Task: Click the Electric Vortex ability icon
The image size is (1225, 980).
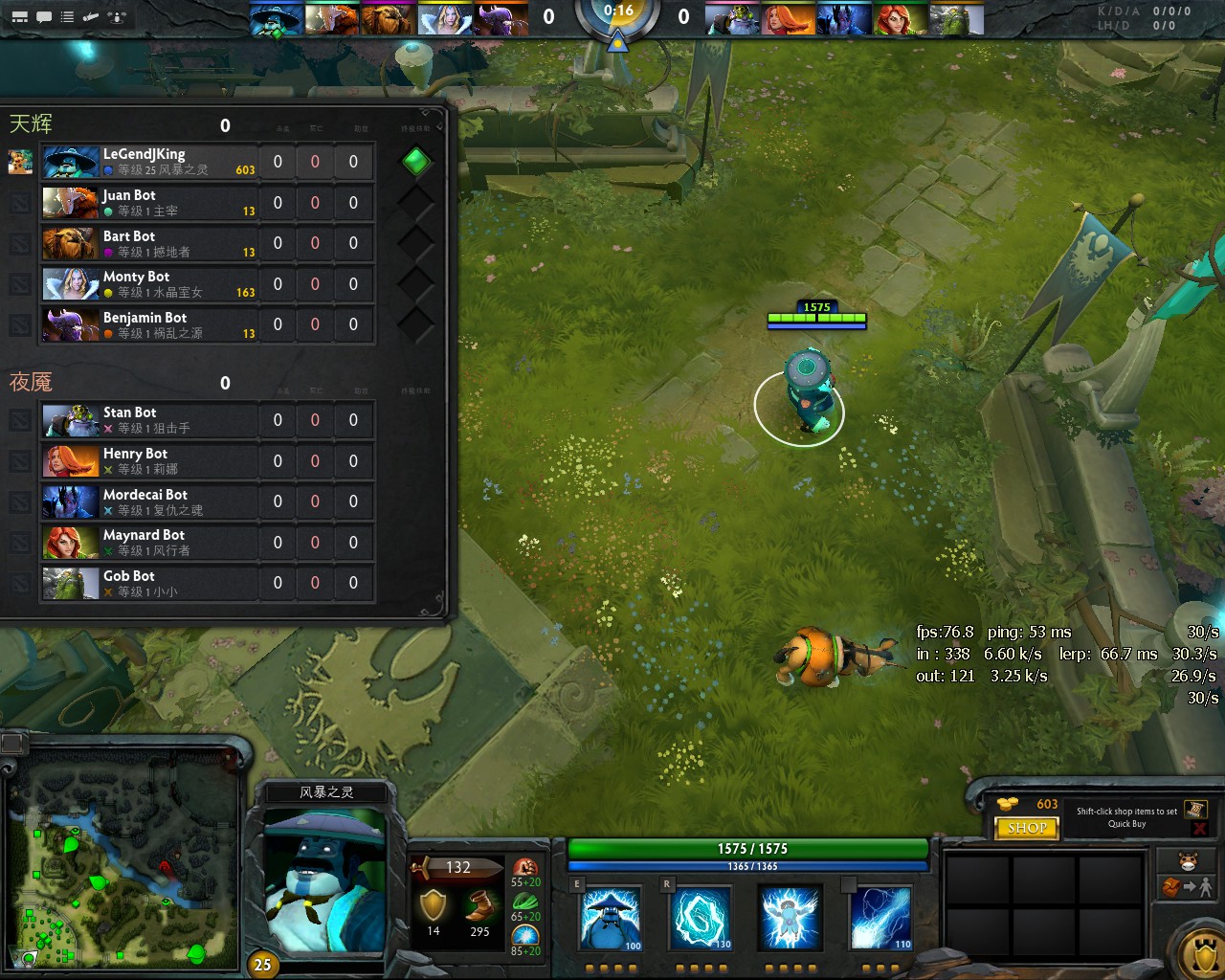Action: tap(700, 917)
